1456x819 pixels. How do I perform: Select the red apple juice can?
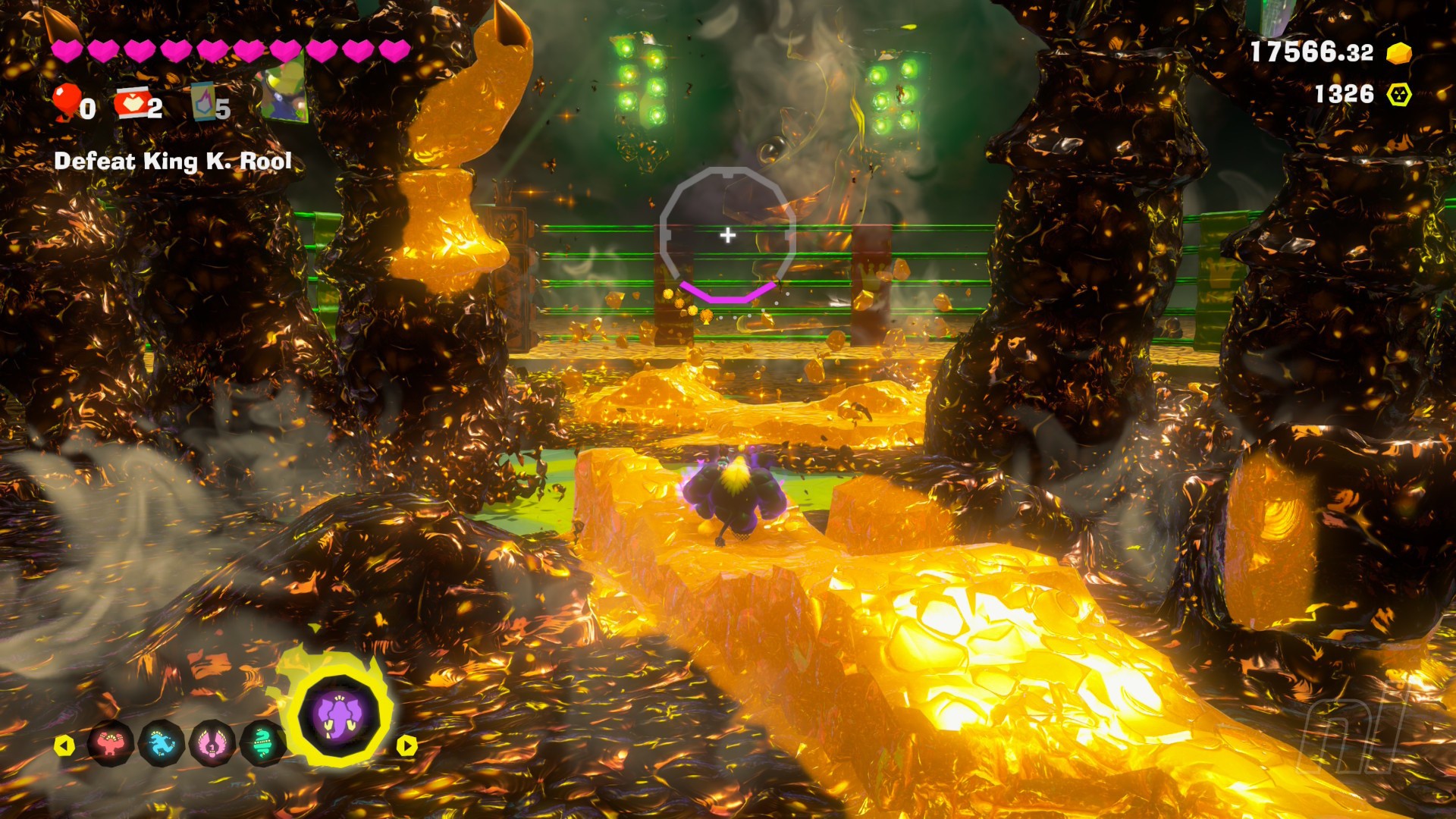click(x=132, y=104)
